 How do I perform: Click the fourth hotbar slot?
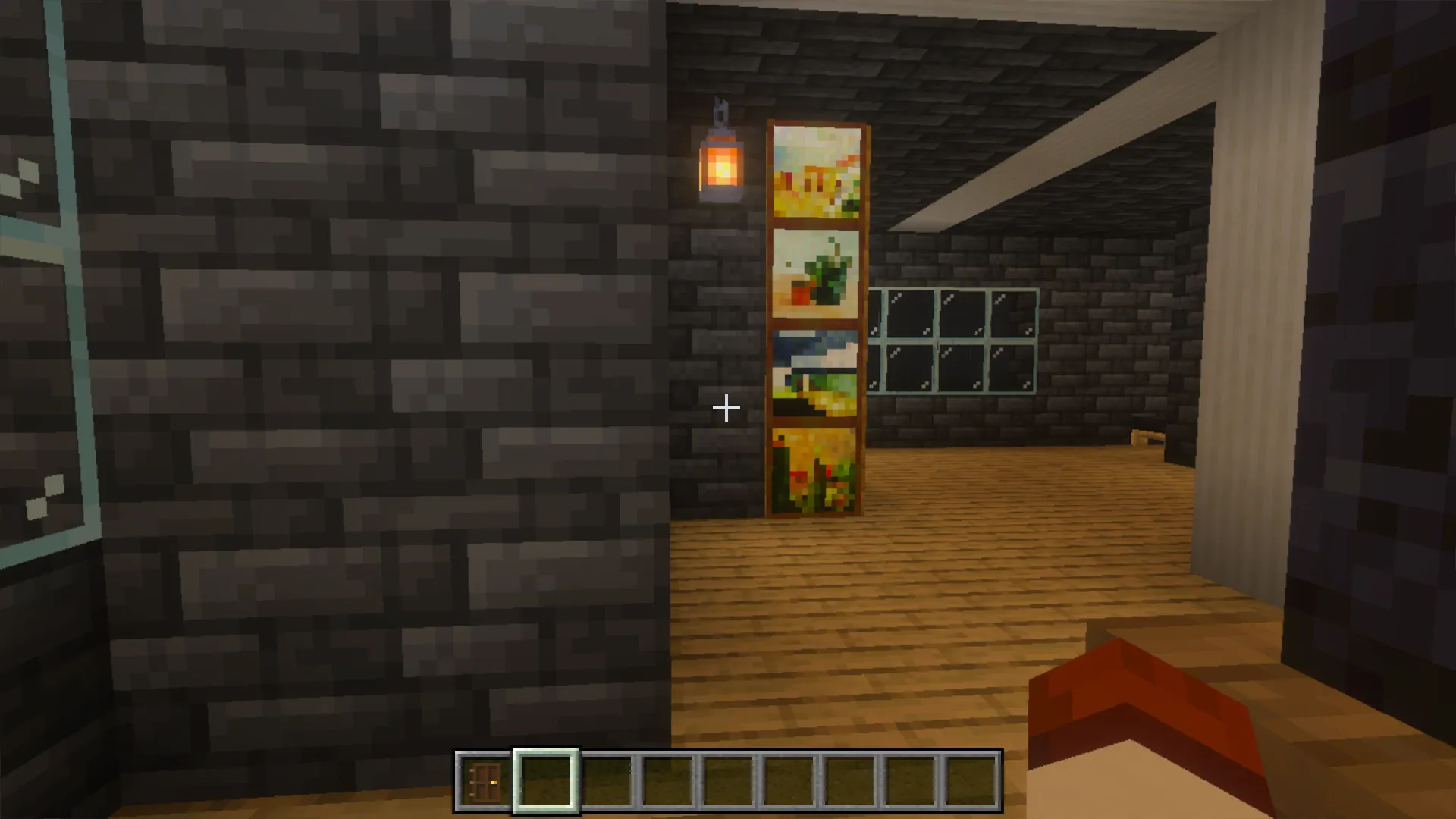pyautogui.click(x=666, y=780)
